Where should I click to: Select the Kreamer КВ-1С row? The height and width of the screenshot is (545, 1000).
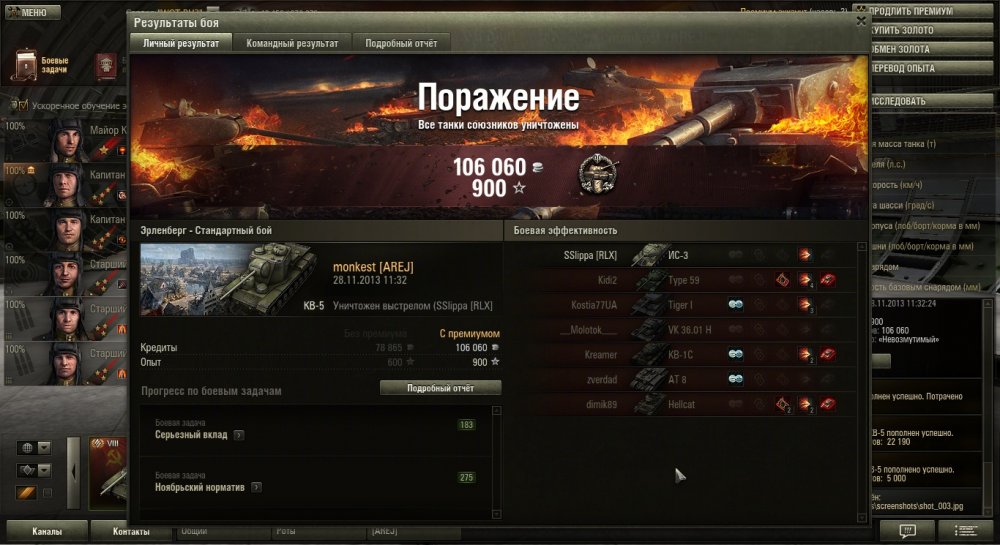pyautogui.click(x=680, y=354)
